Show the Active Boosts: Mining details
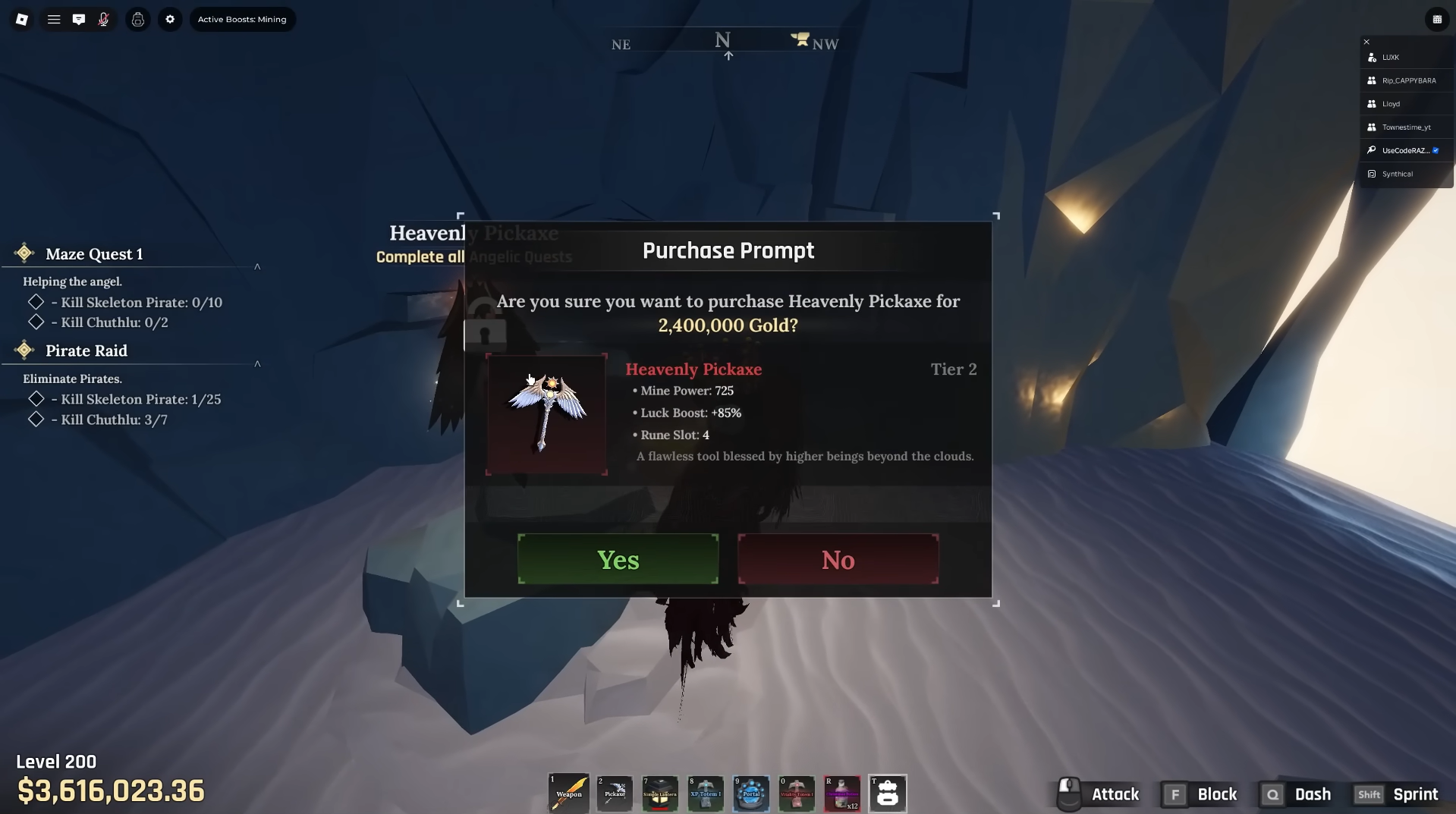Viewport: 1456px width, 814px height. click(242, 20)
